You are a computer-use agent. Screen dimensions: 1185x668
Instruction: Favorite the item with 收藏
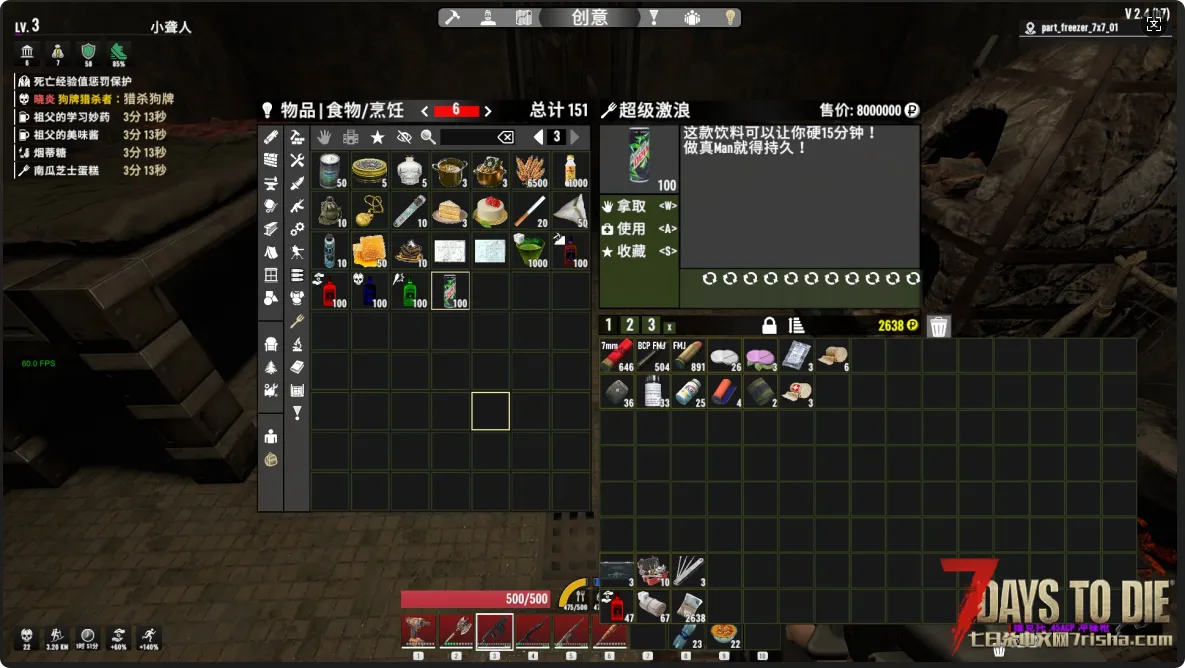[x=630, y=252]
